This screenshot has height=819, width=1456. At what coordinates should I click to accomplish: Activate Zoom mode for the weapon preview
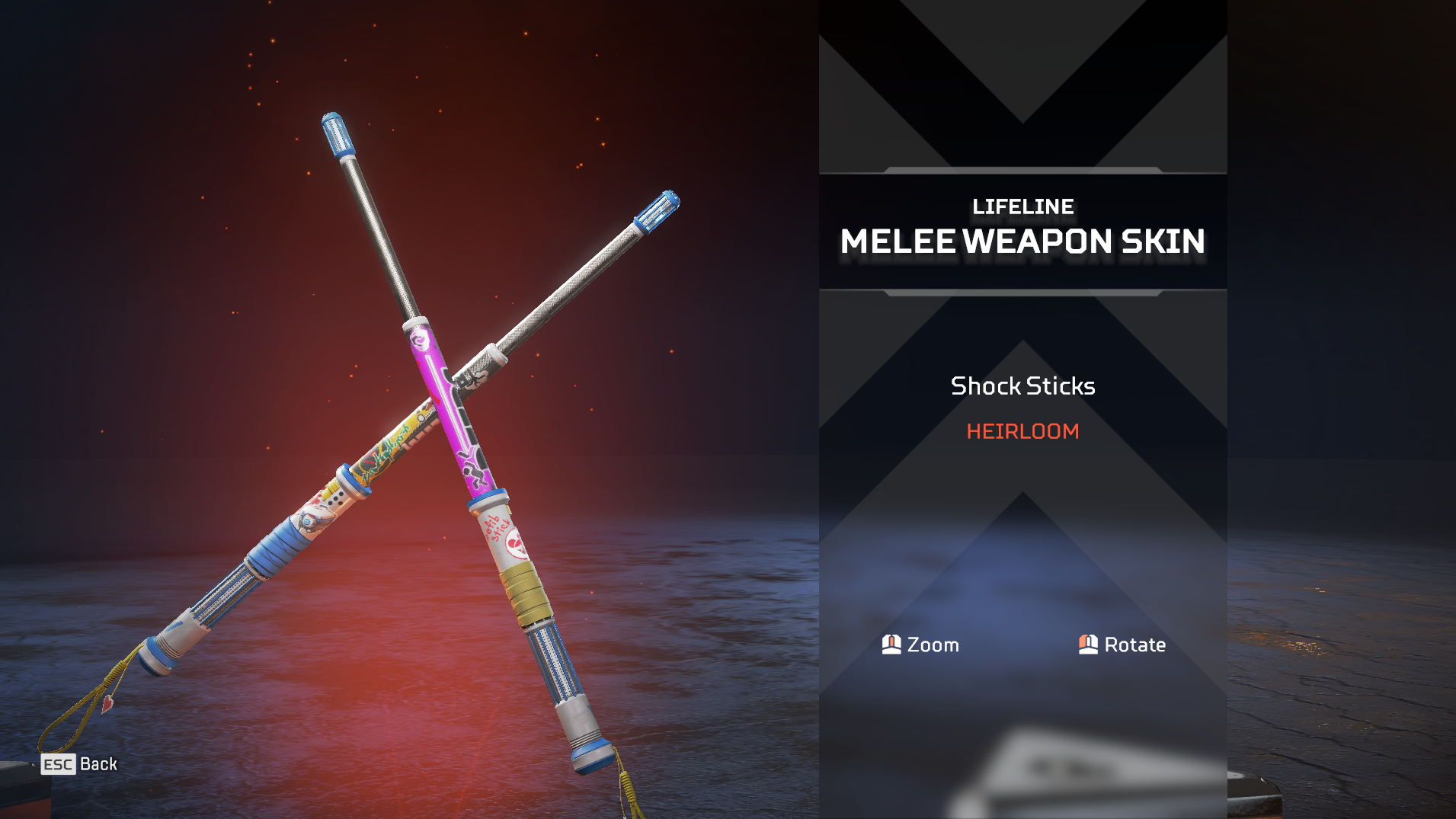pos(921,645)
